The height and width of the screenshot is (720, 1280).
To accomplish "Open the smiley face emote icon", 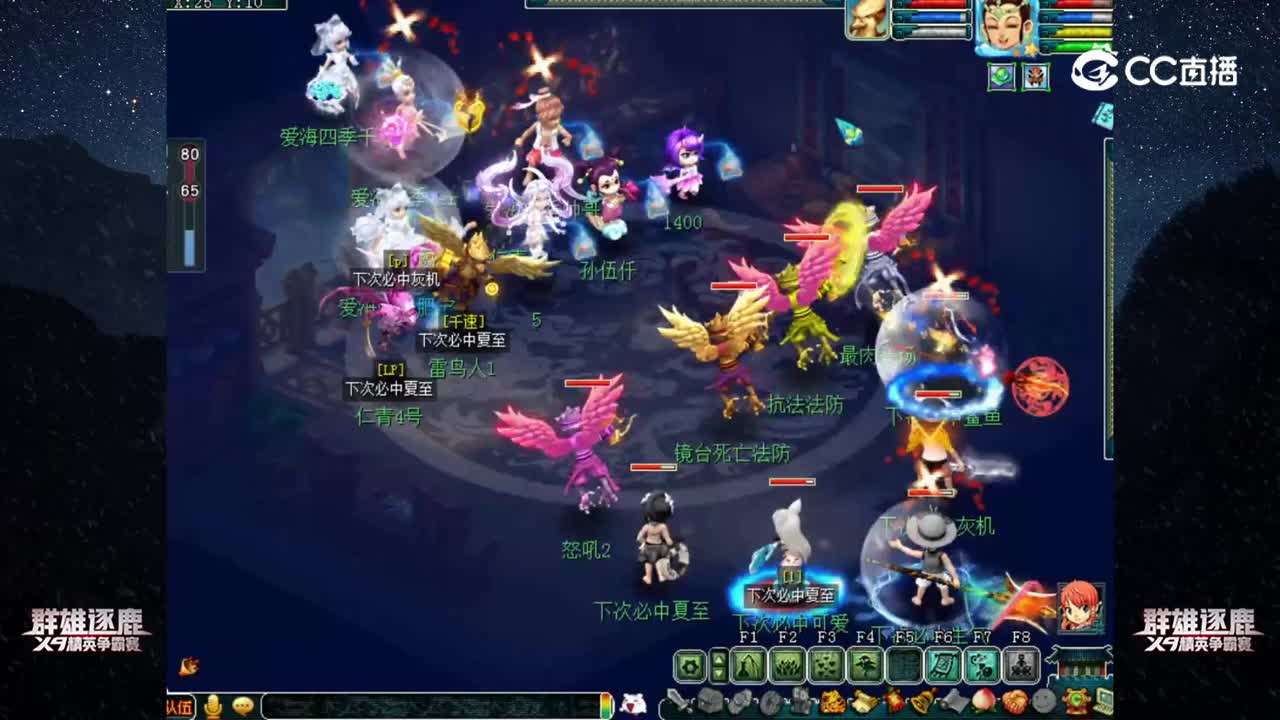I will (1043, 700).
